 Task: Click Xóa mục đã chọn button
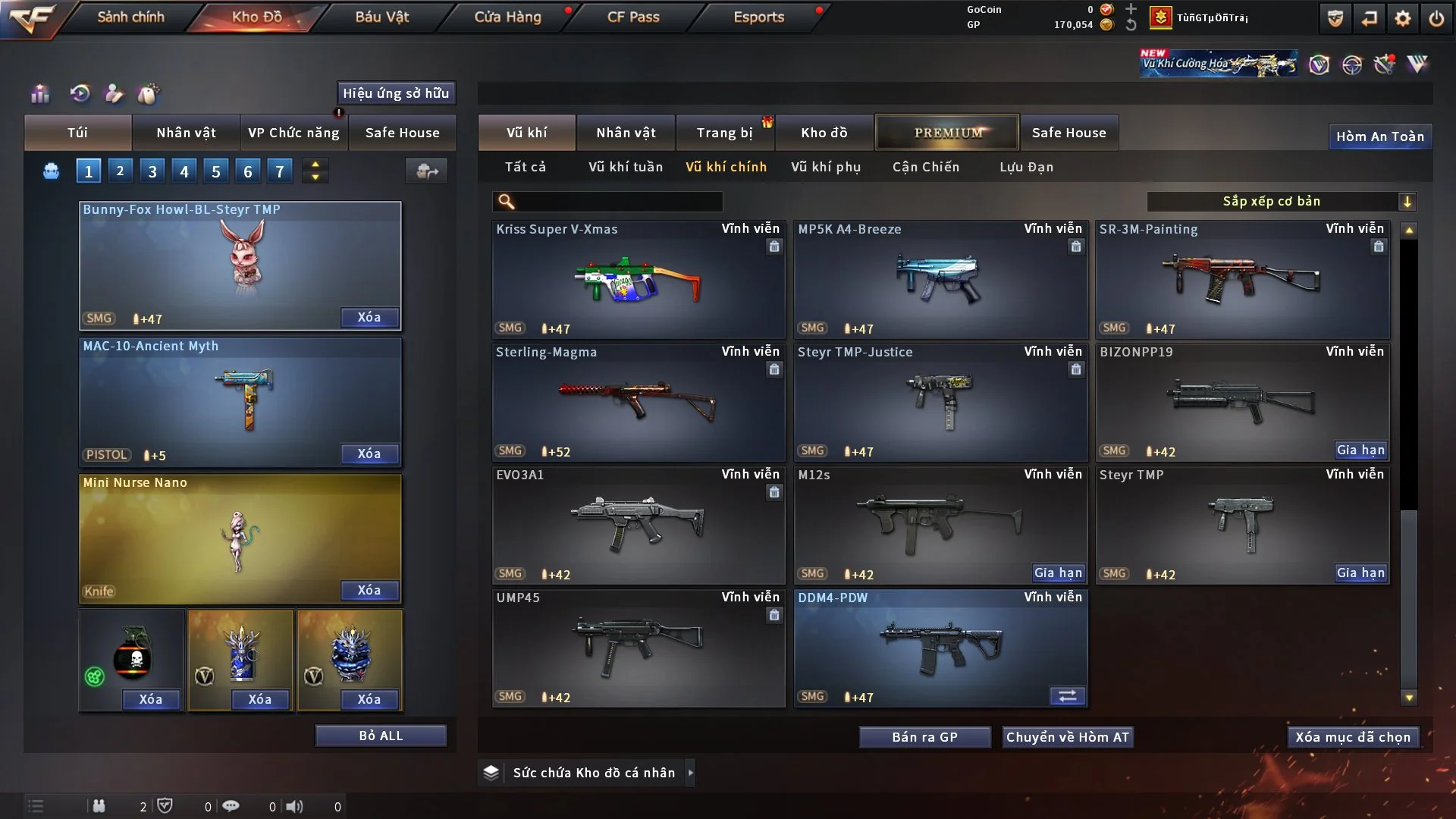tap(1353, 737)
